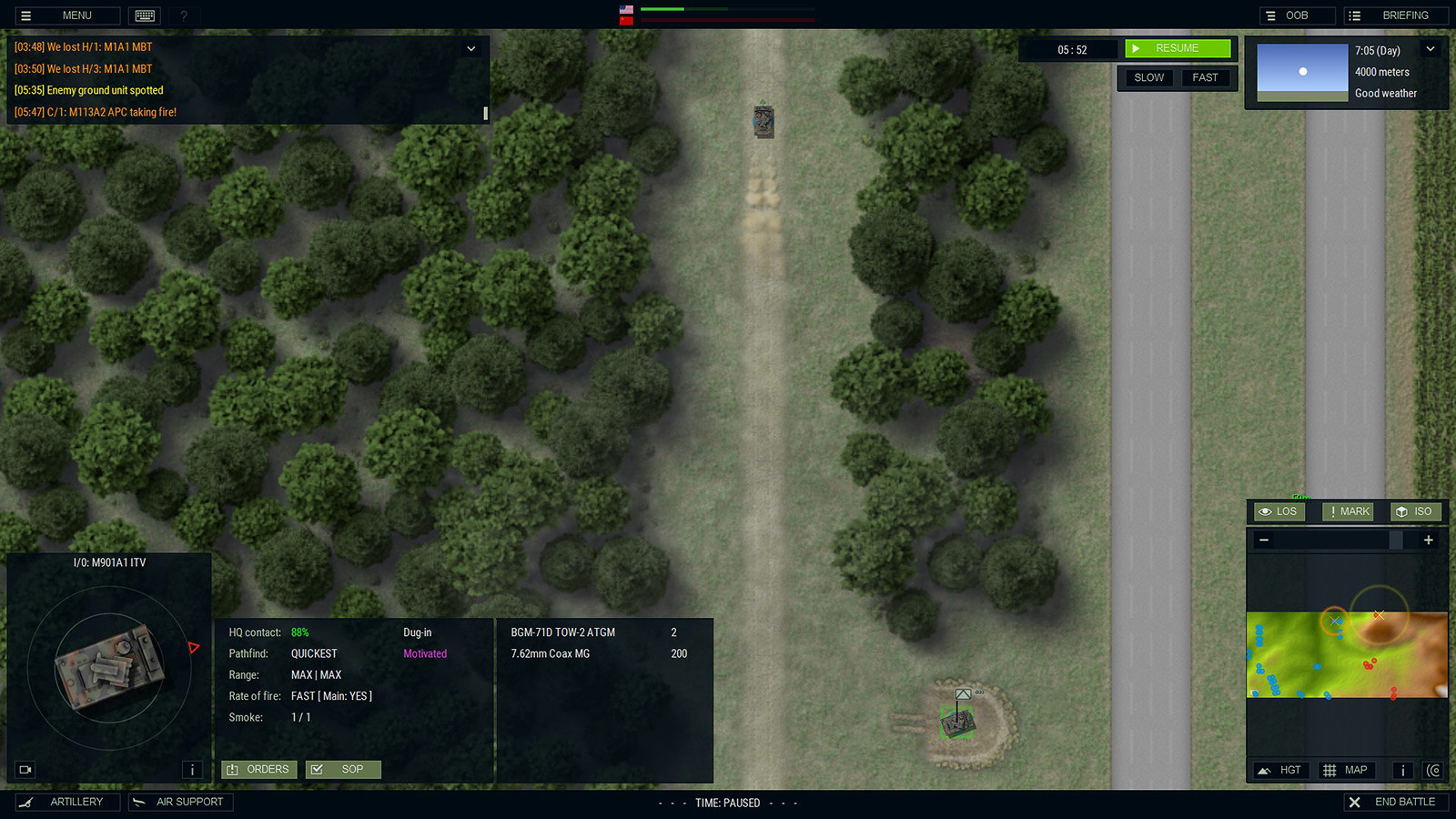This screenshot has height=819, width=1456.
Task: Click the info icon below the minimap
Action: (x=1403, y=770)
